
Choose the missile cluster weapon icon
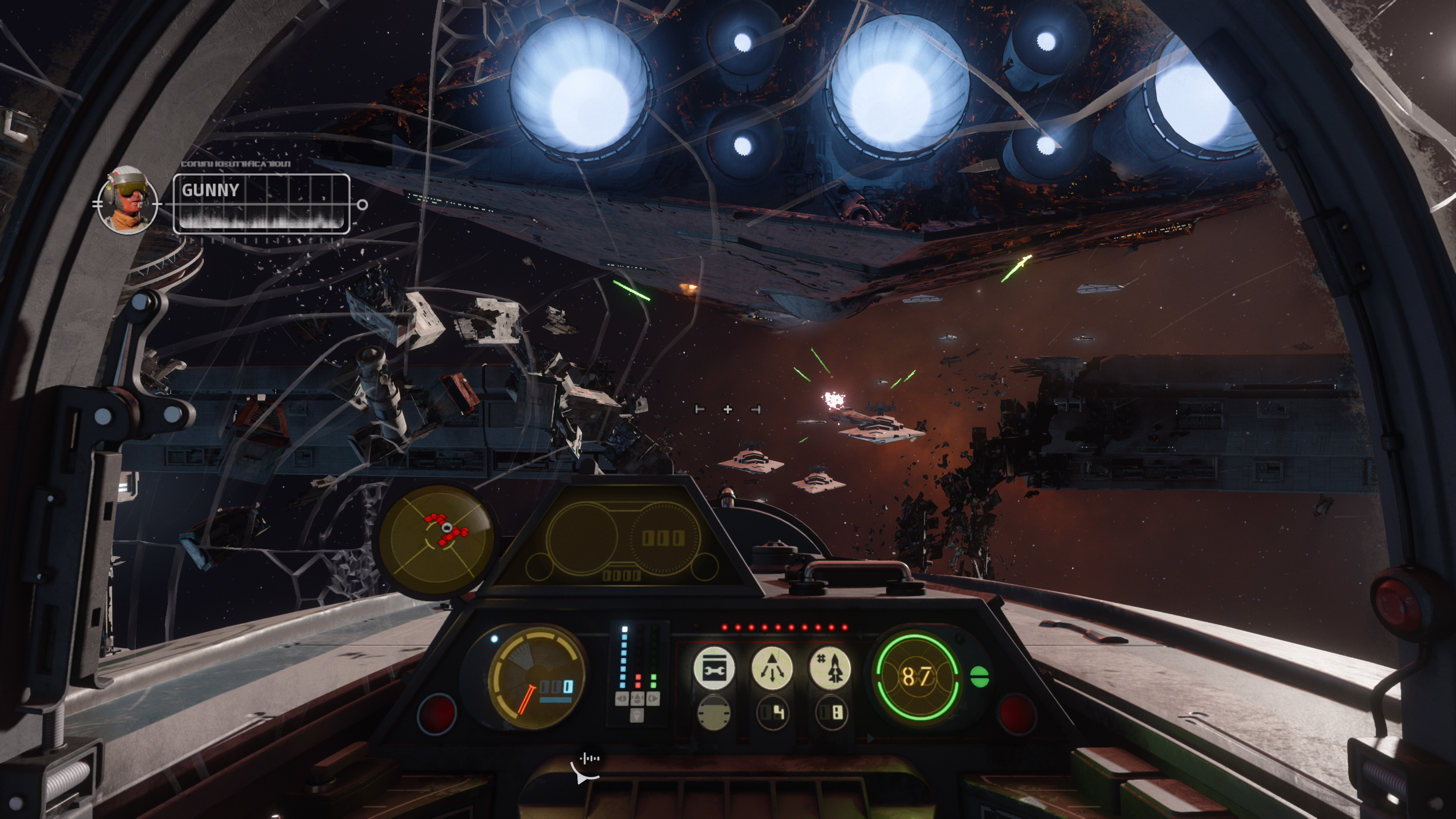(x=830, y=668)
